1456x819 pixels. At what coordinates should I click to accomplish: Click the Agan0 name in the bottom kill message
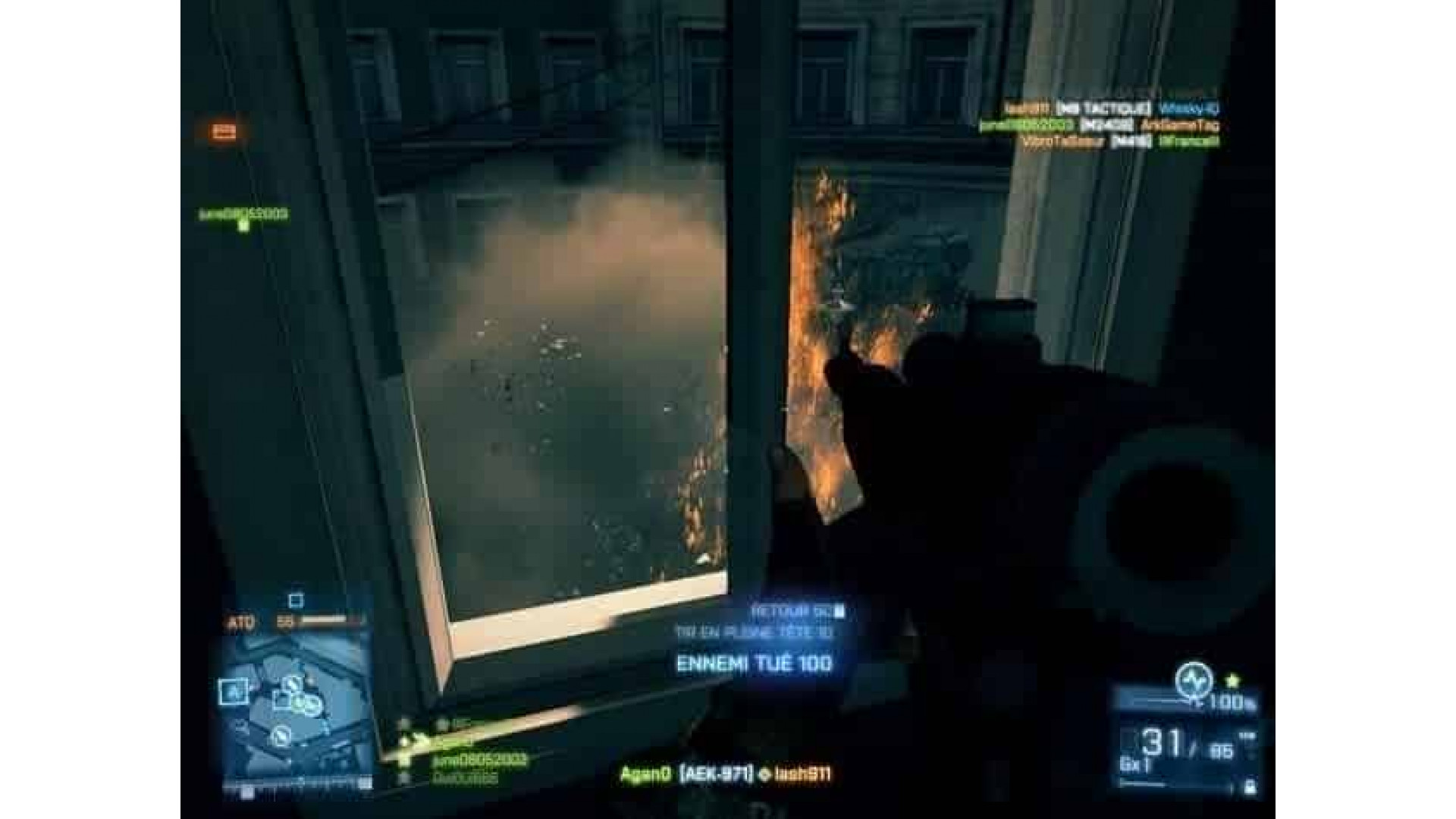[646, 773]
